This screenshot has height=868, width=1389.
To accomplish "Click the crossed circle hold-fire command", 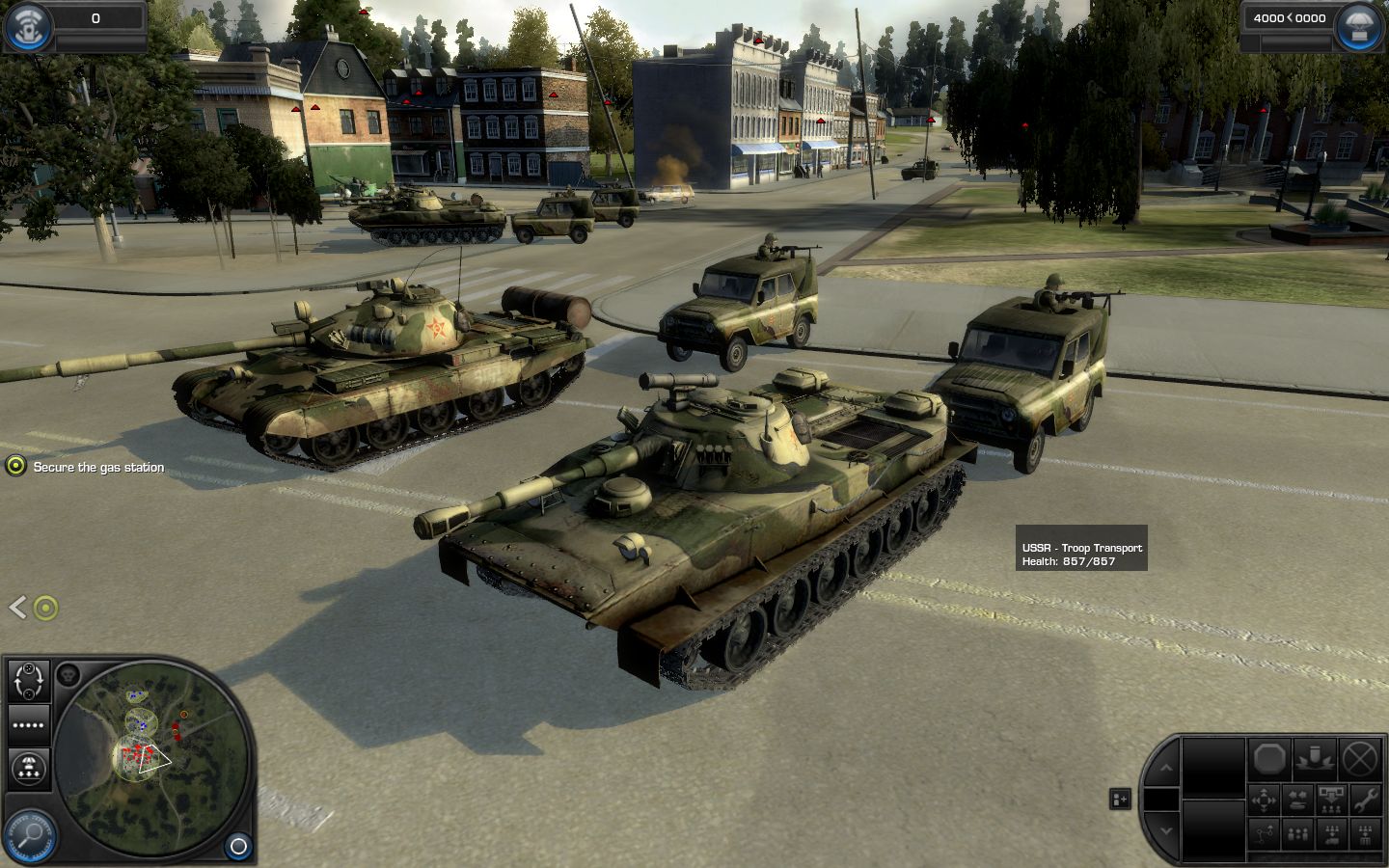I will click(x=1360, y=760).
